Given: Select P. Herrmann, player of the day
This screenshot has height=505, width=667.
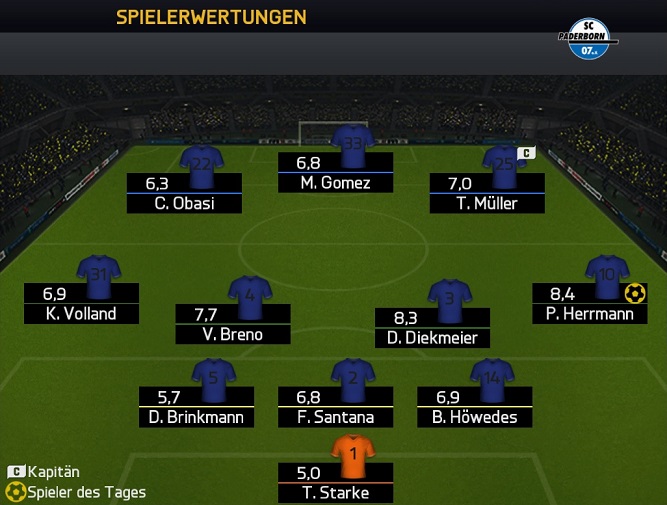Looking at the screenshot, I should 590,303.
